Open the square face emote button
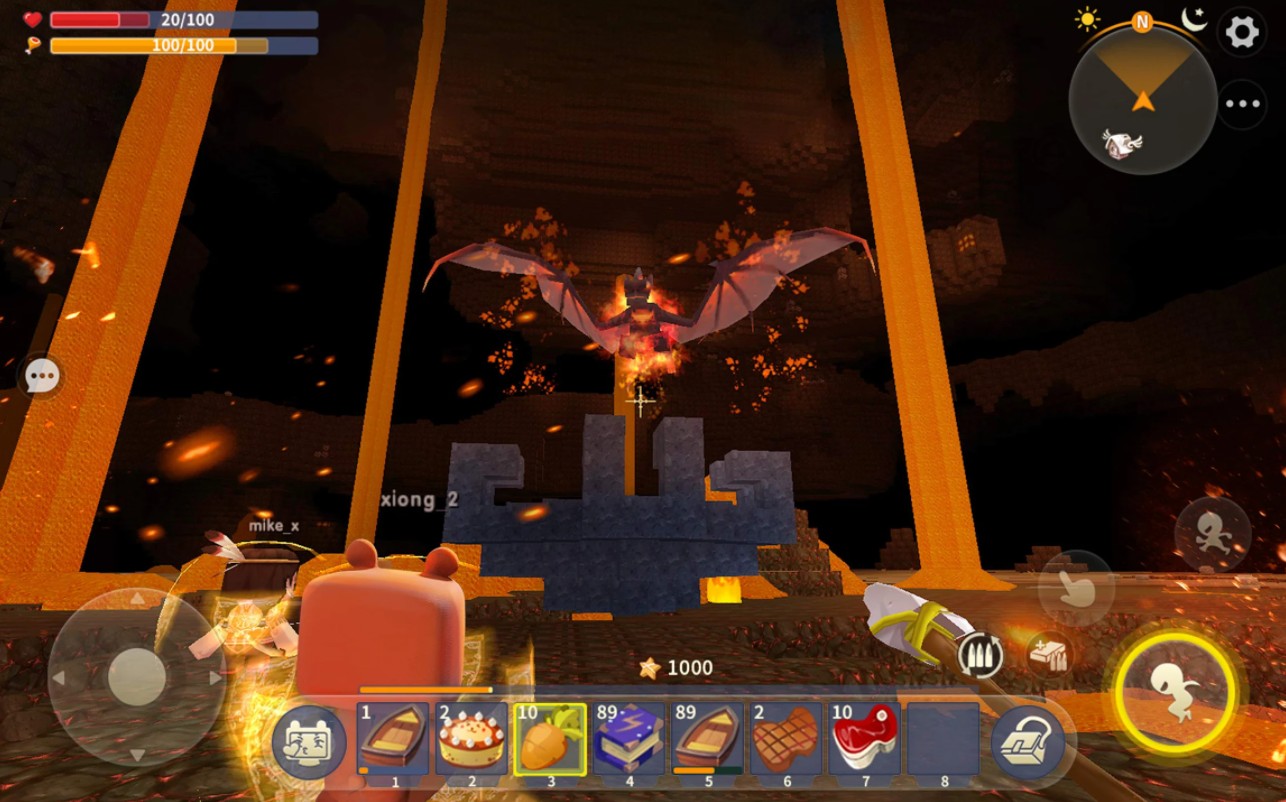Screen dimensions: 1286x802 click(309, 743)
